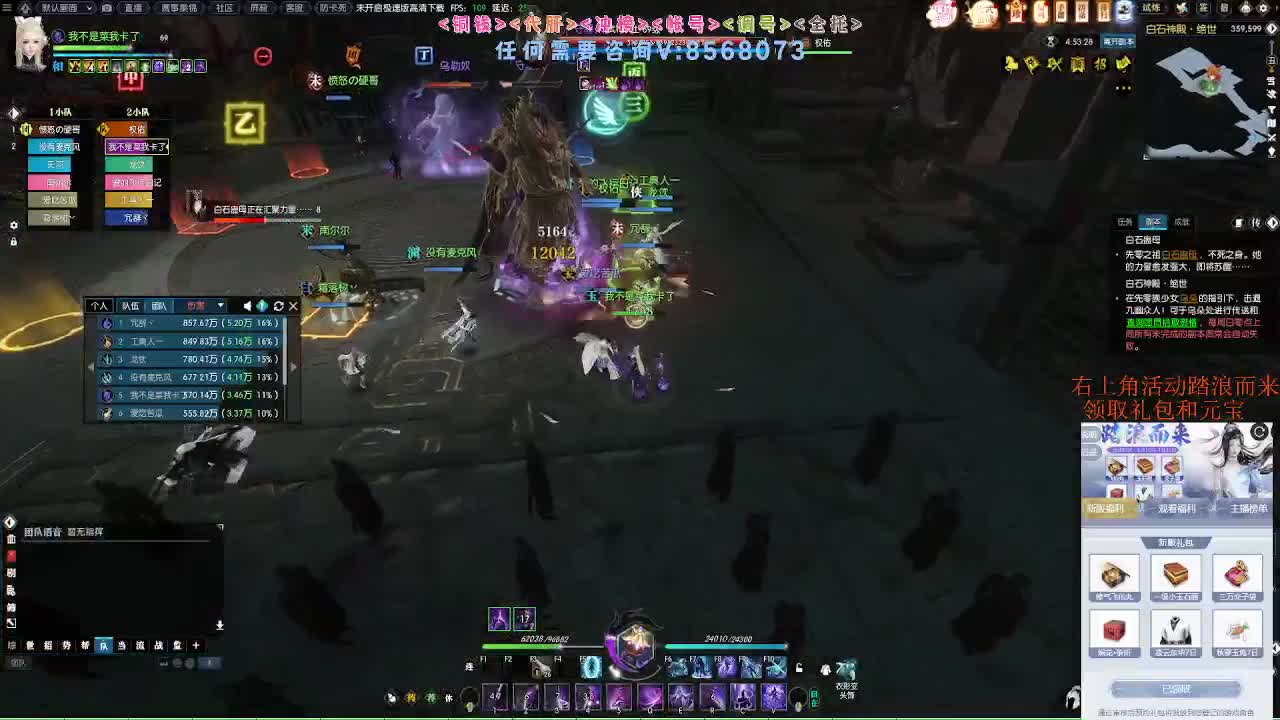Click the 已领取 claim button in the gift panel
This screenshot has width=1280, height=720.
(x=1176, y=688)
